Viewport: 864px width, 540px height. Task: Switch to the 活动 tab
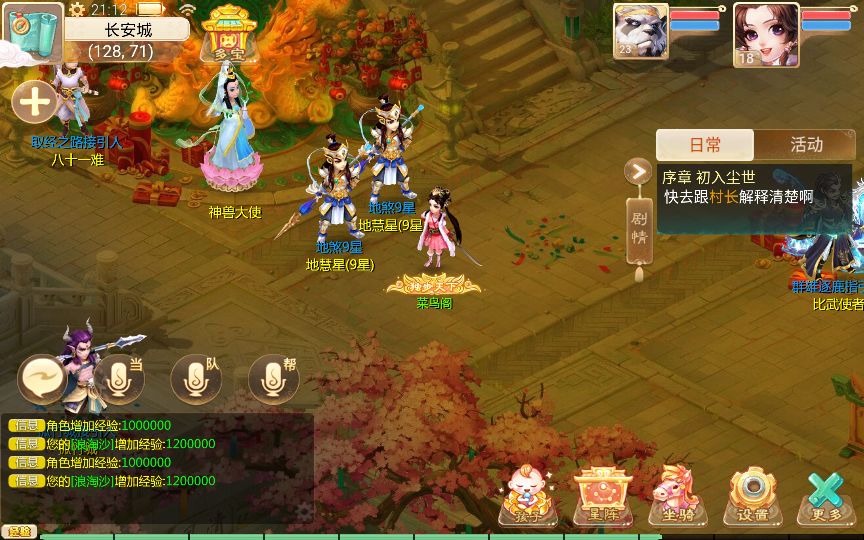[x=805, y=145]
